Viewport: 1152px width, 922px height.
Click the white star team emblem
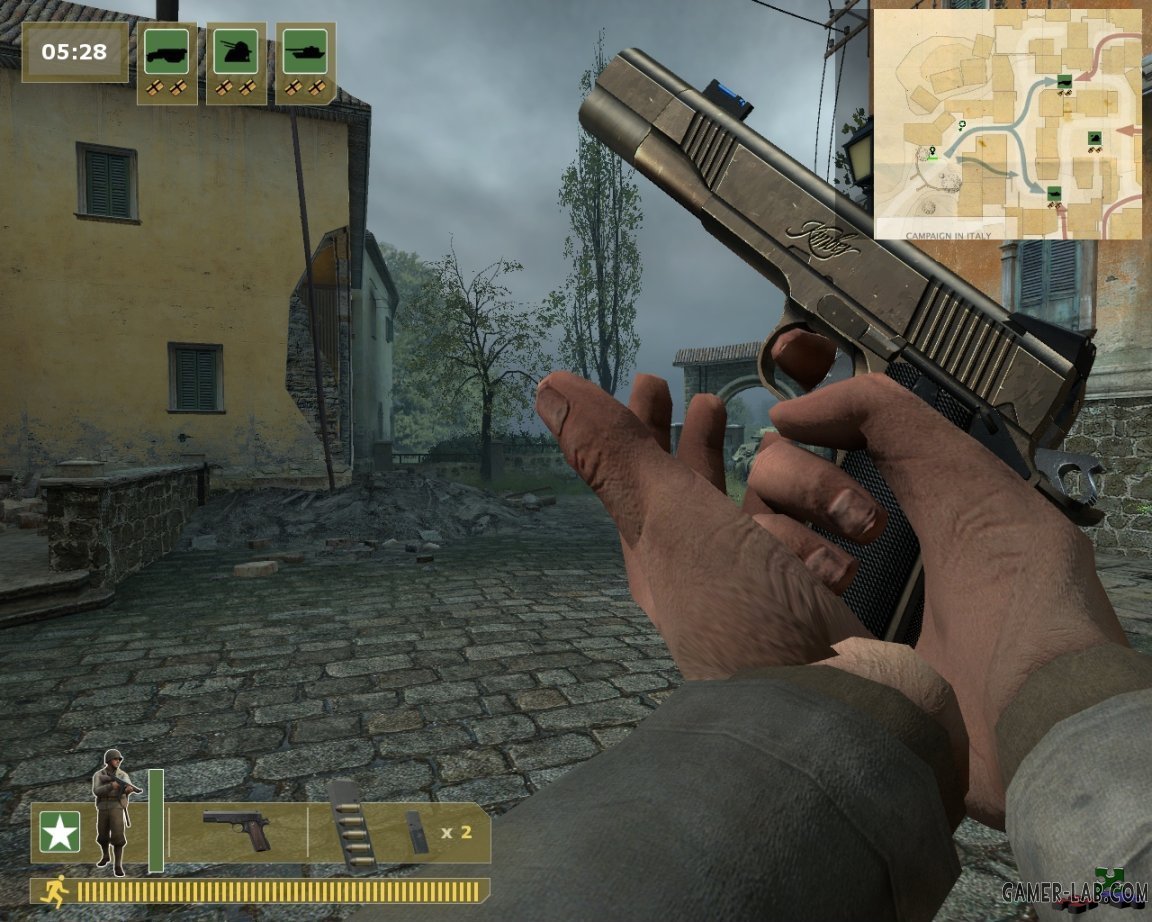click(x=60, y=832)
